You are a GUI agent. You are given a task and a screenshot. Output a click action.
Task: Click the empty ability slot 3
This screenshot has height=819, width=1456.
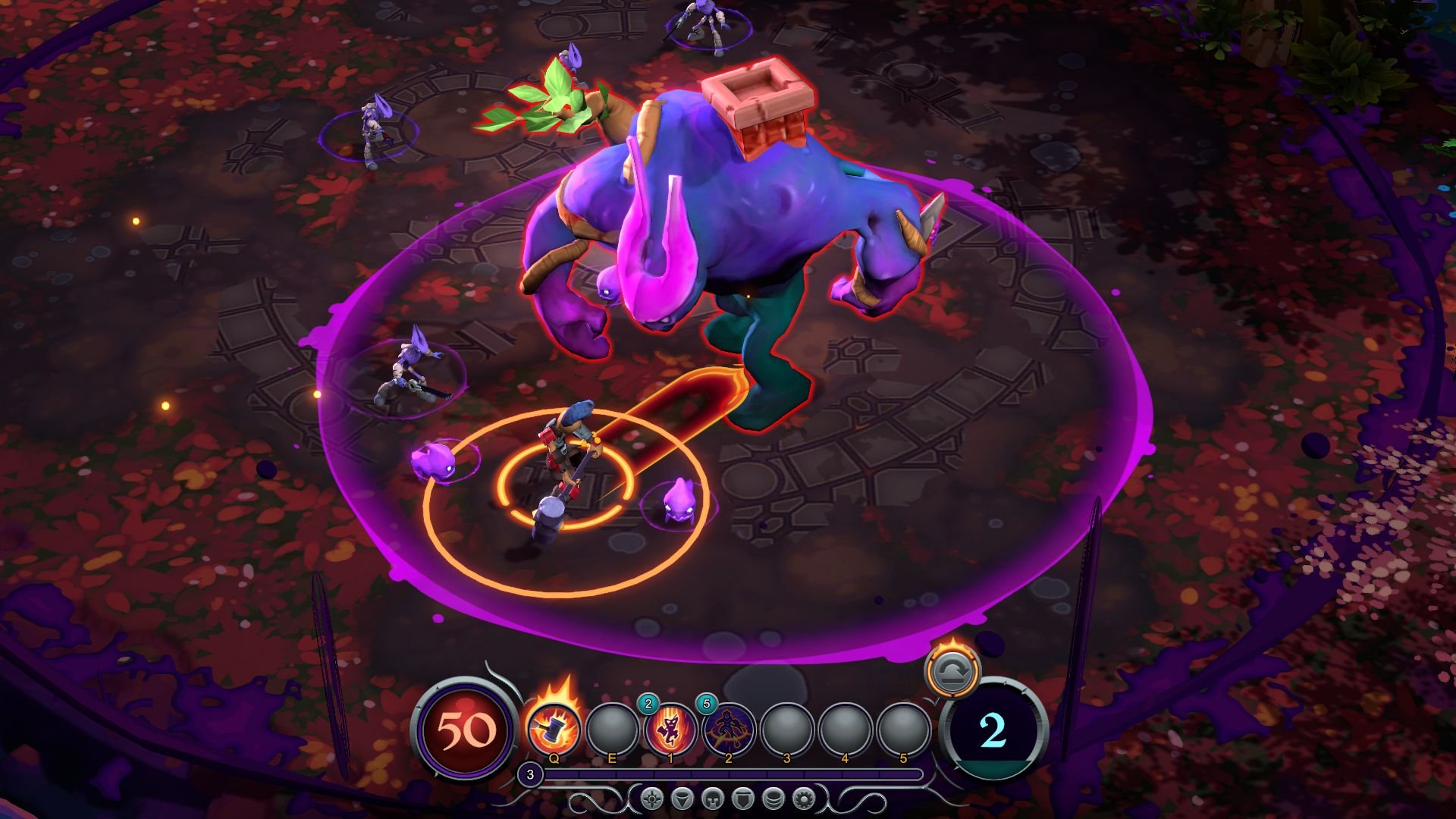[786, 730]
